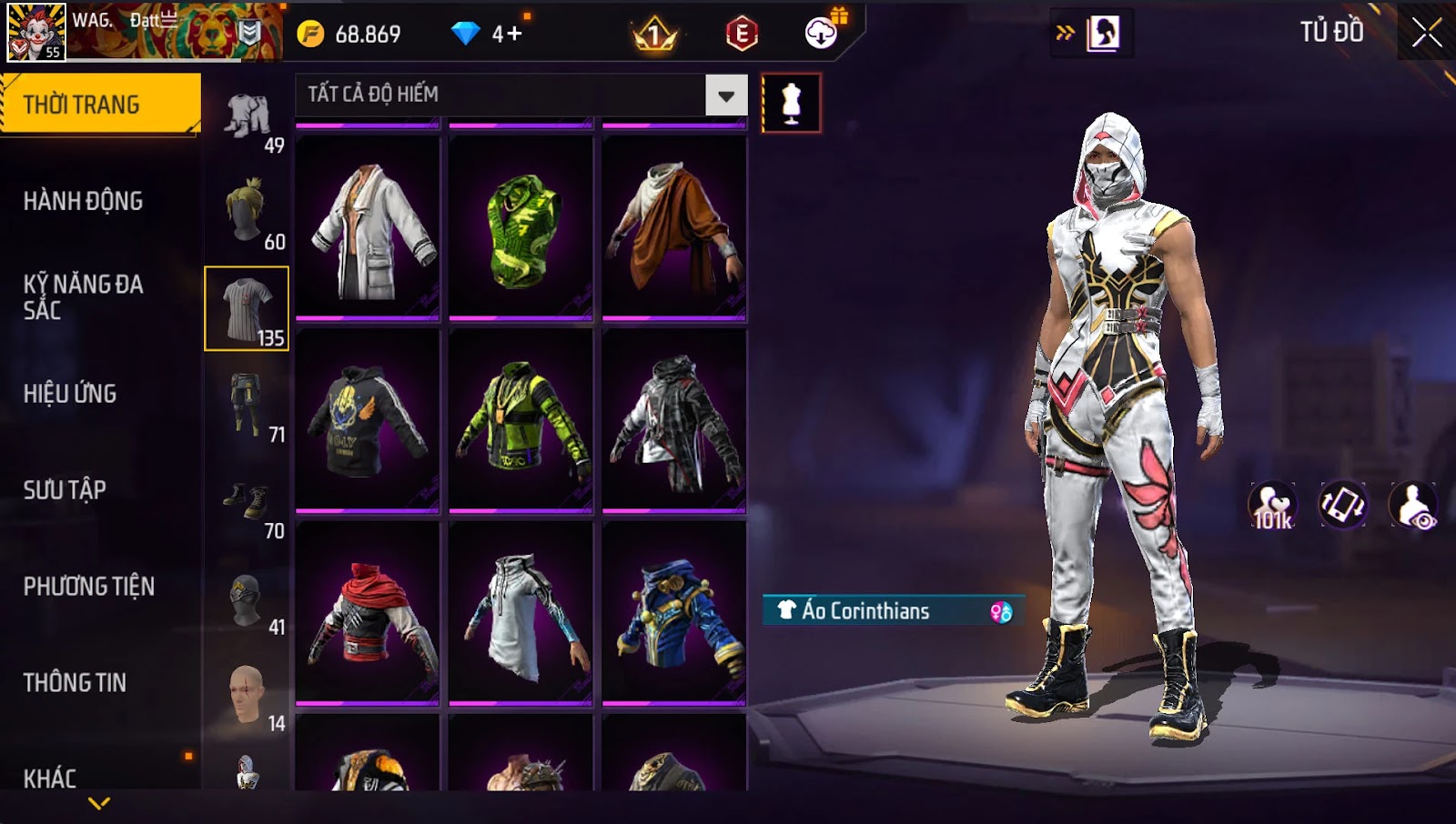Go to the Hiệu Ứng section
1456x824 pixels.
(x=70, y=394)
